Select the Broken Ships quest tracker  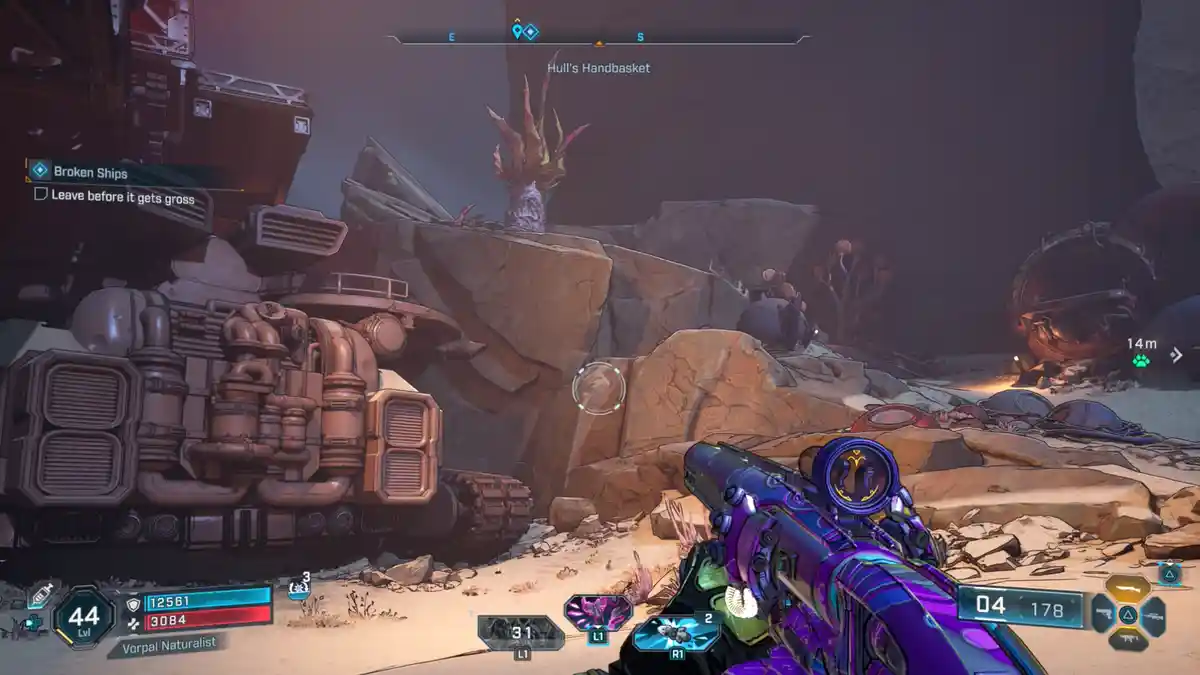click(x=90, y=172)
